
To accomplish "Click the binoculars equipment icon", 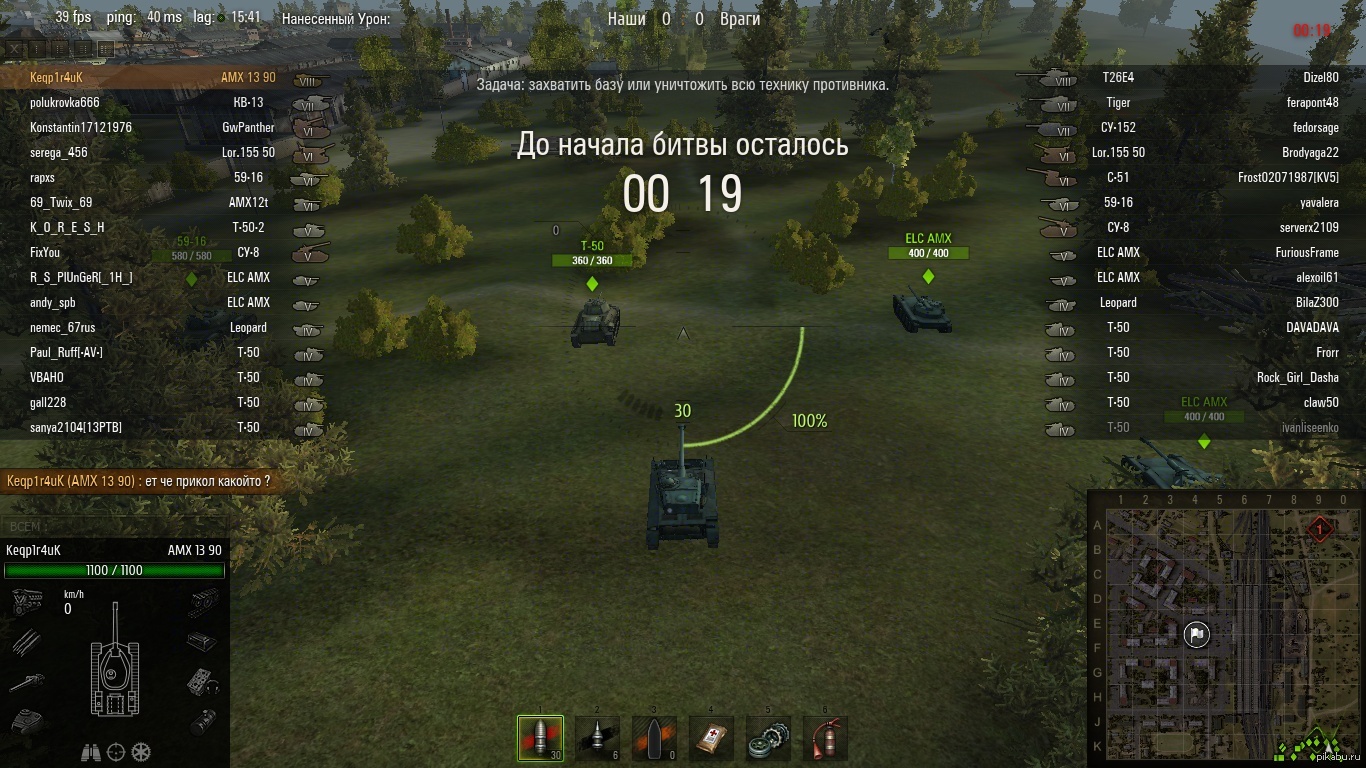I will pos(91,752).
